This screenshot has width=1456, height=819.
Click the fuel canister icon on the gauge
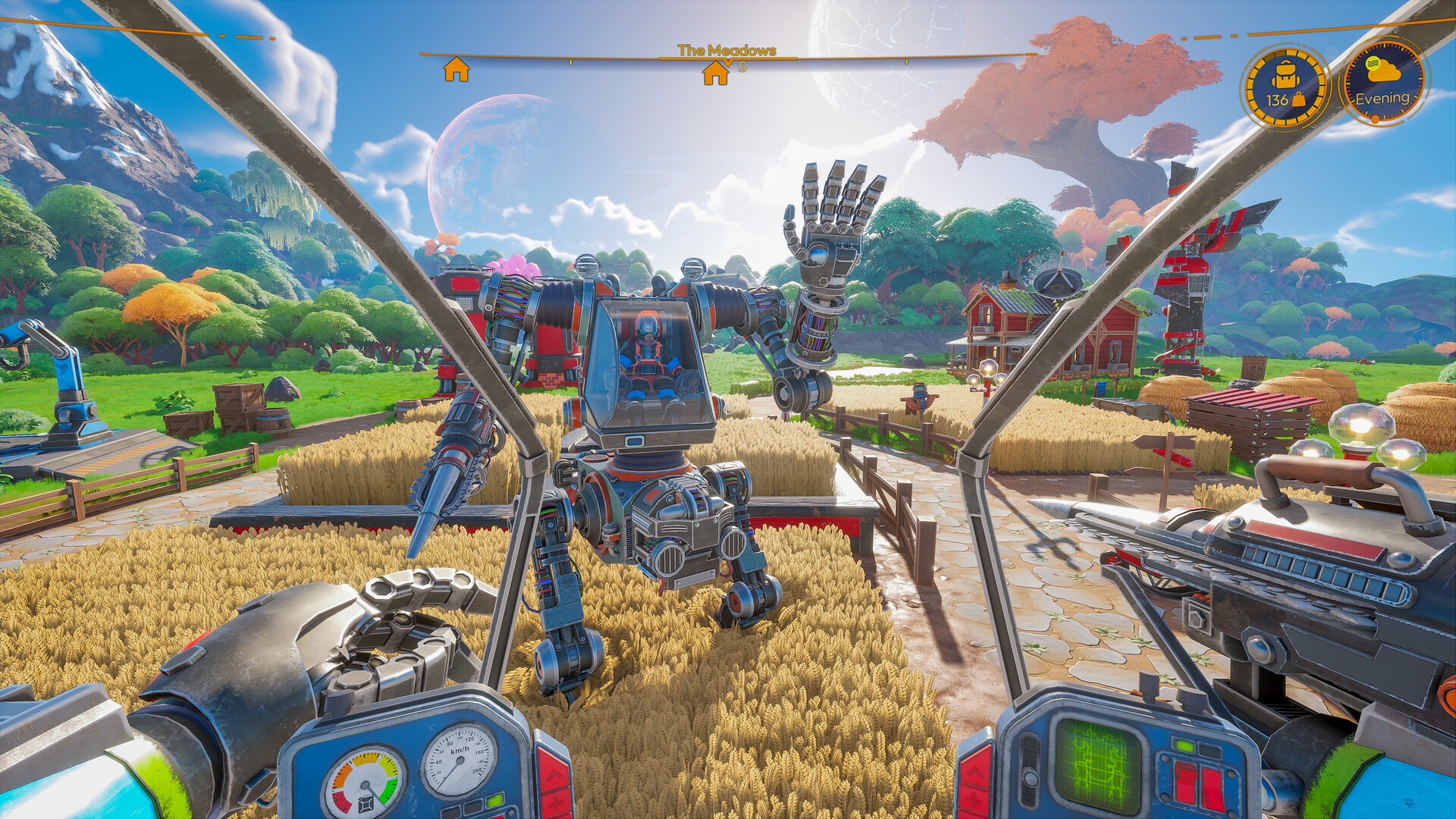pyautogui.click(x=366, y=802)
